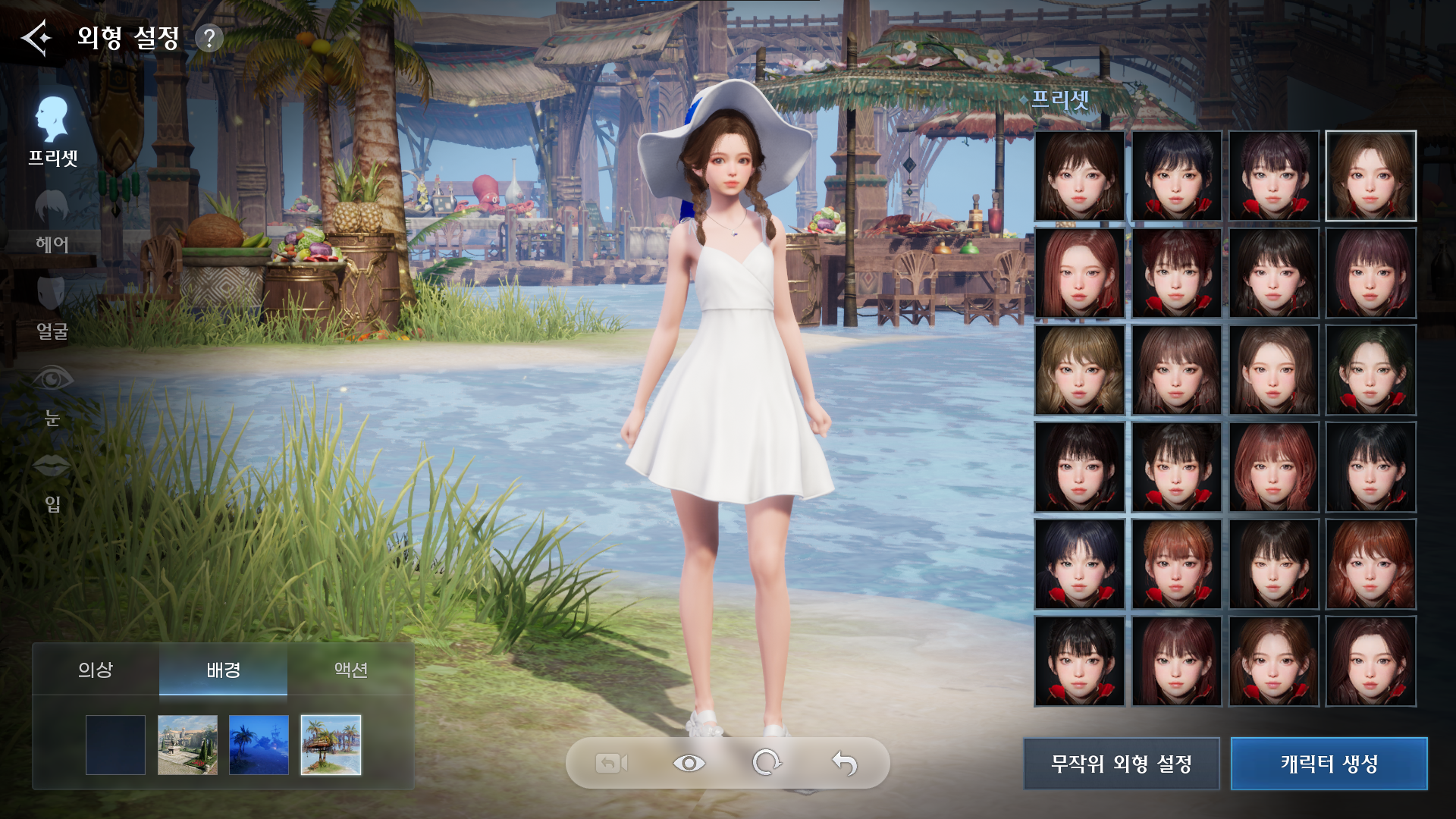Pick the night blue palm background thumbnail

pyautogui.click(x=259, y=745)
